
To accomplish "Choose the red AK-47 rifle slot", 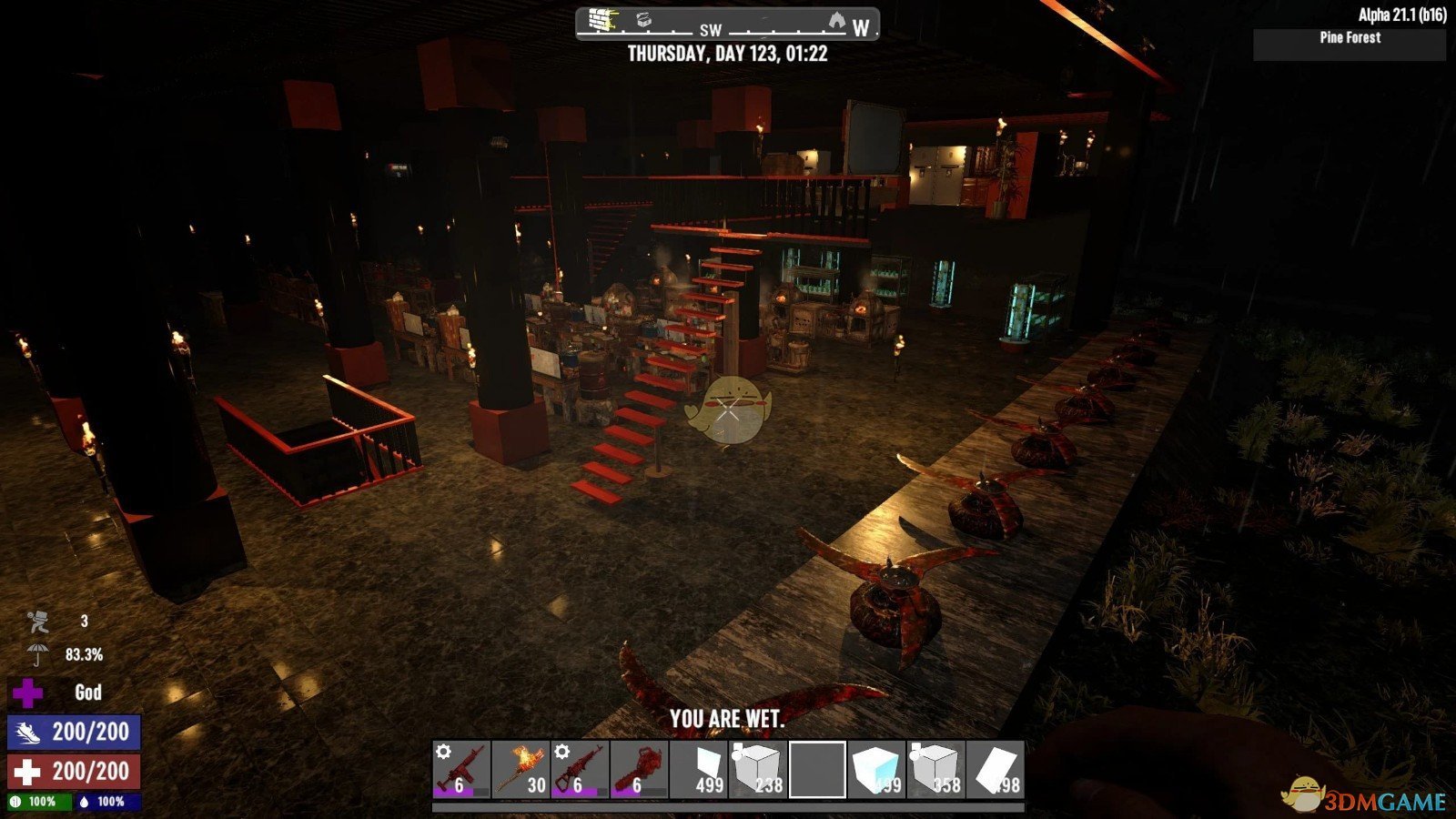I will tap(580, 770).
